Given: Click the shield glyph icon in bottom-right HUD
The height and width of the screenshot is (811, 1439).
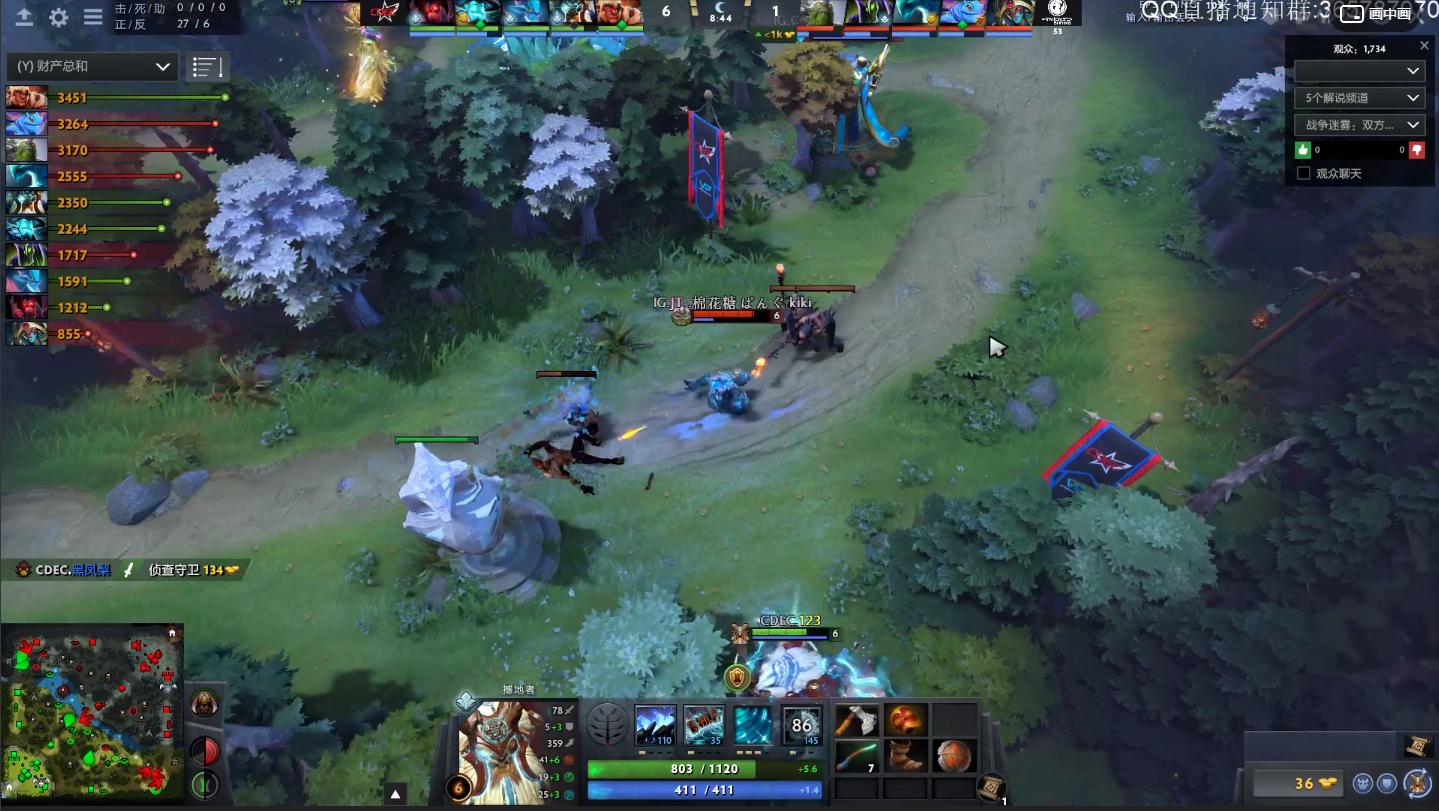Looking at the screenshot, I should coord(1388,784).
